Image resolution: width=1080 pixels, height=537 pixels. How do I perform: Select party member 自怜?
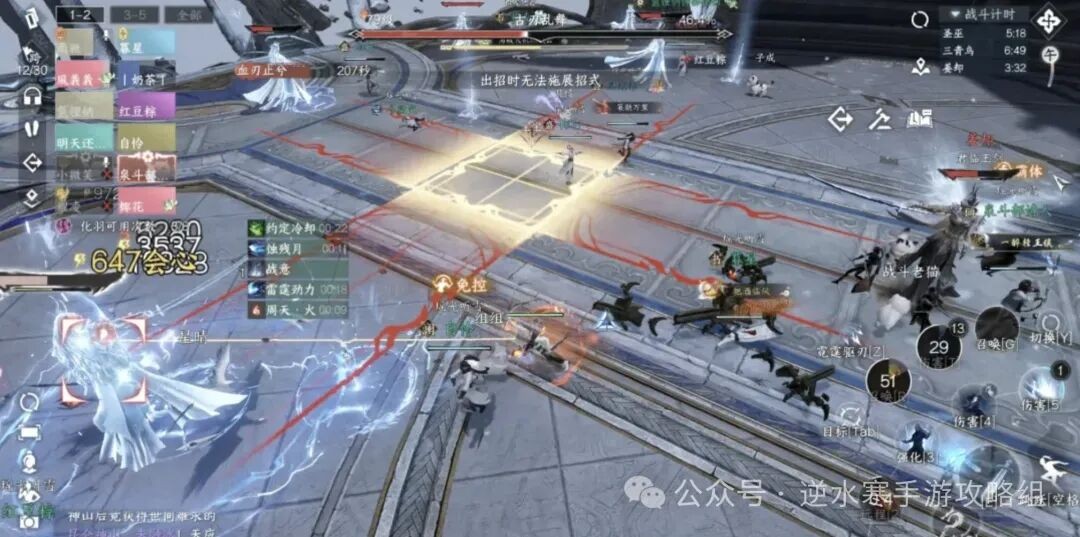[146, 140]
